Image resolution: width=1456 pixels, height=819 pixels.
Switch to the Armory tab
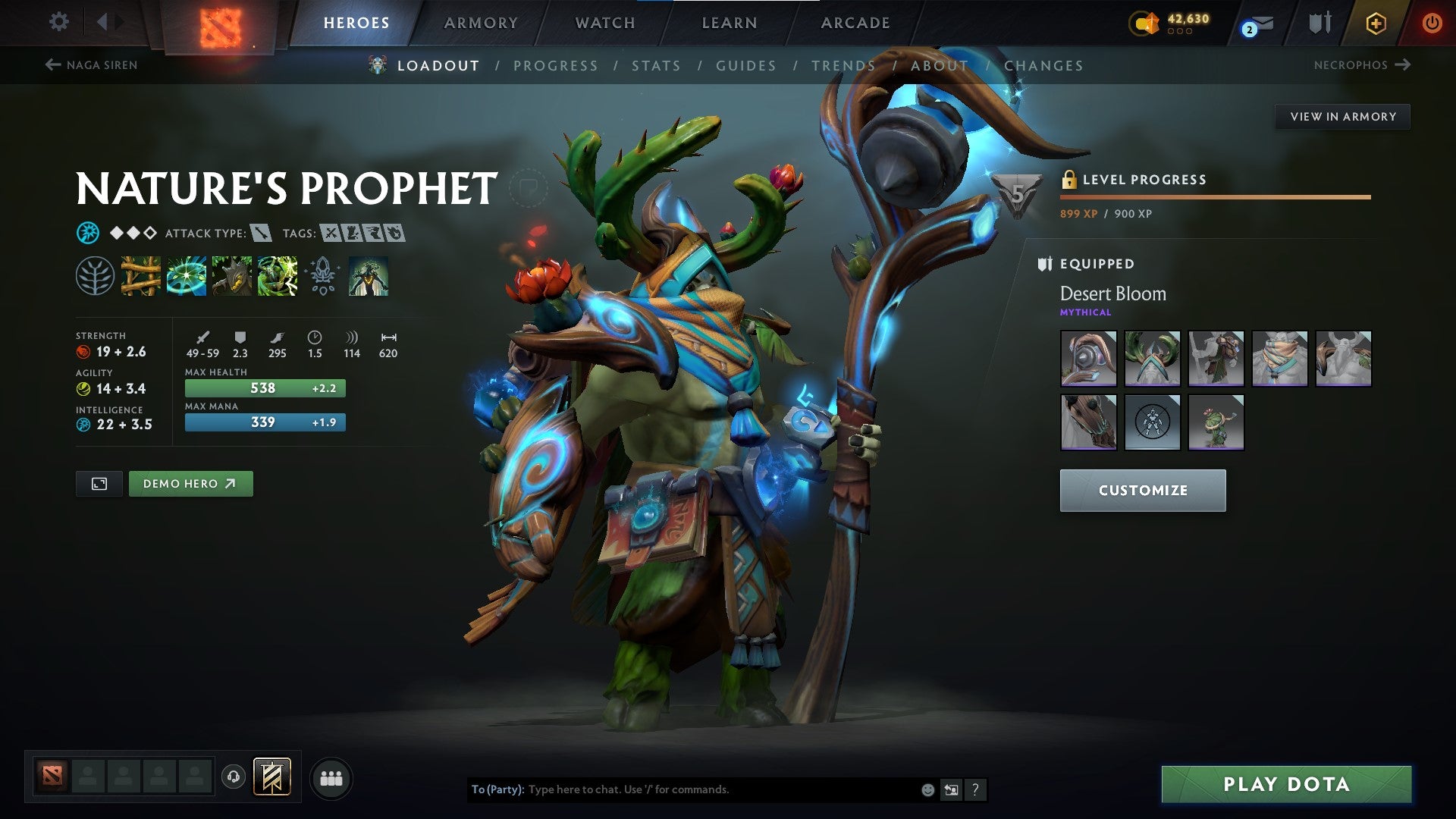click(x=482, y=23)
